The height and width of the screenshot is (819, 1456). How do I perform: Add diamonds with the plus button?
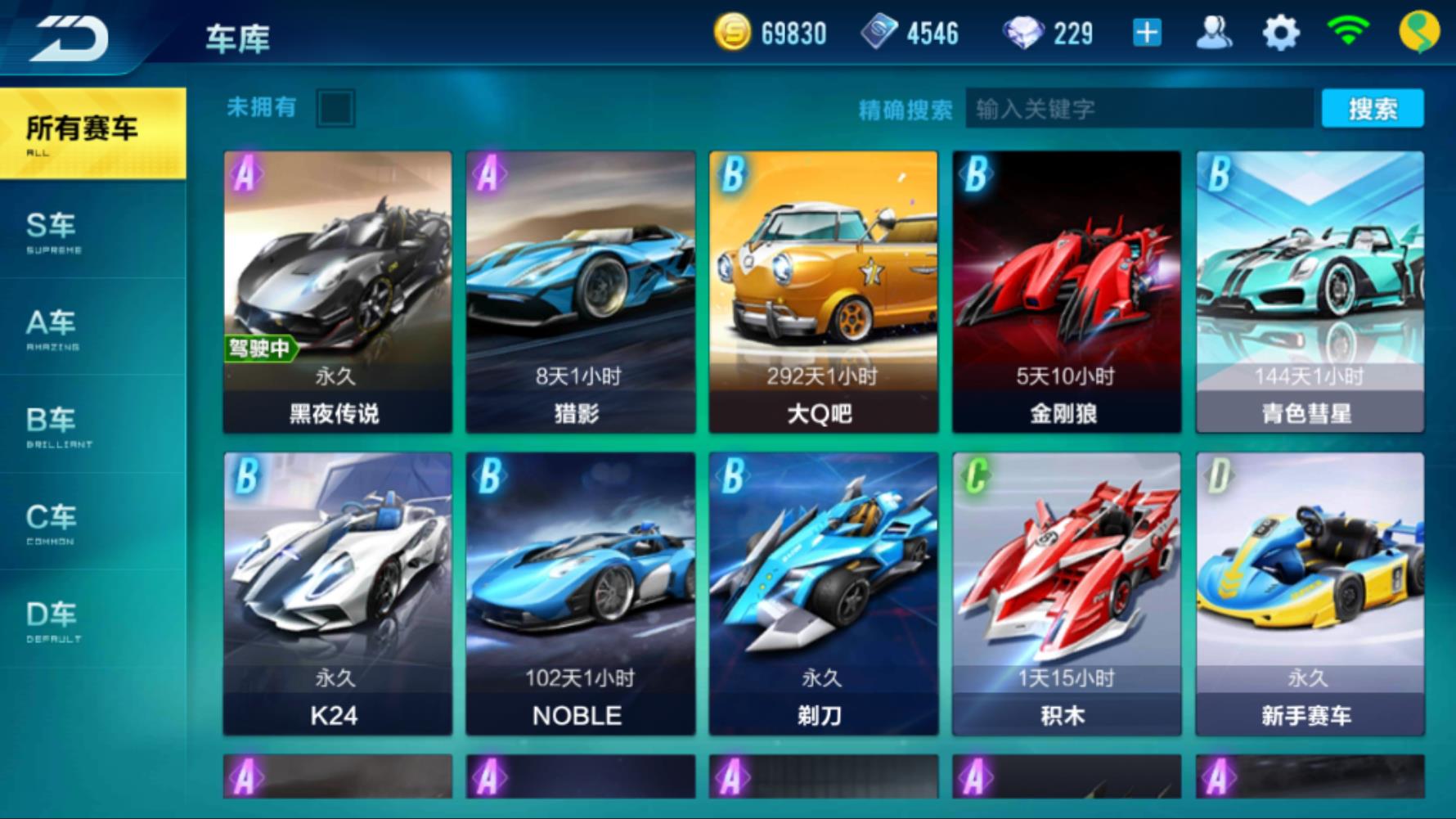[x=1147, y=34]
